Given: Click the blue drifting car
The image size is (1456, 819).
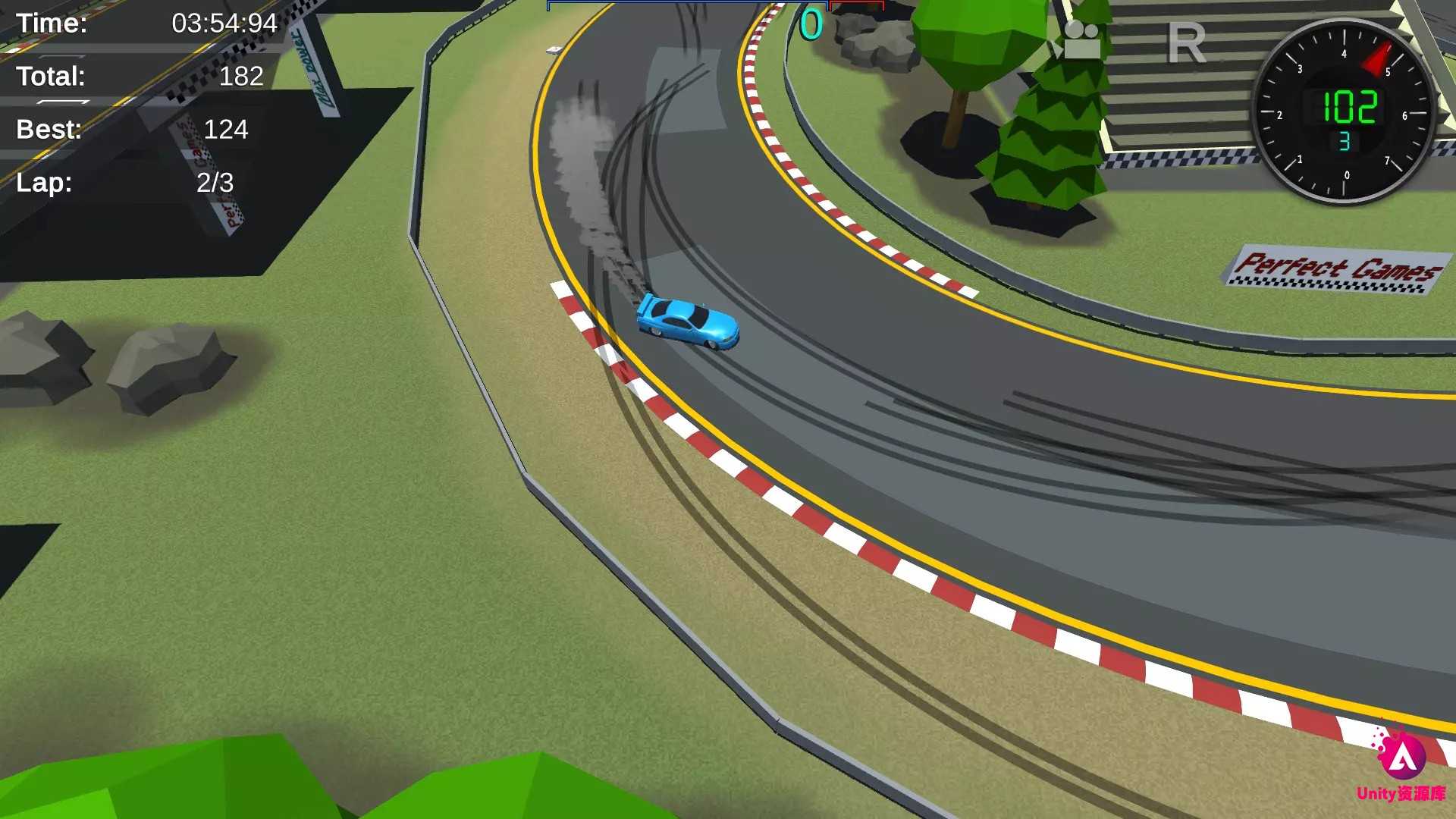Looking at the screenshot, I should pyautogui.click(x=689, y=318).
